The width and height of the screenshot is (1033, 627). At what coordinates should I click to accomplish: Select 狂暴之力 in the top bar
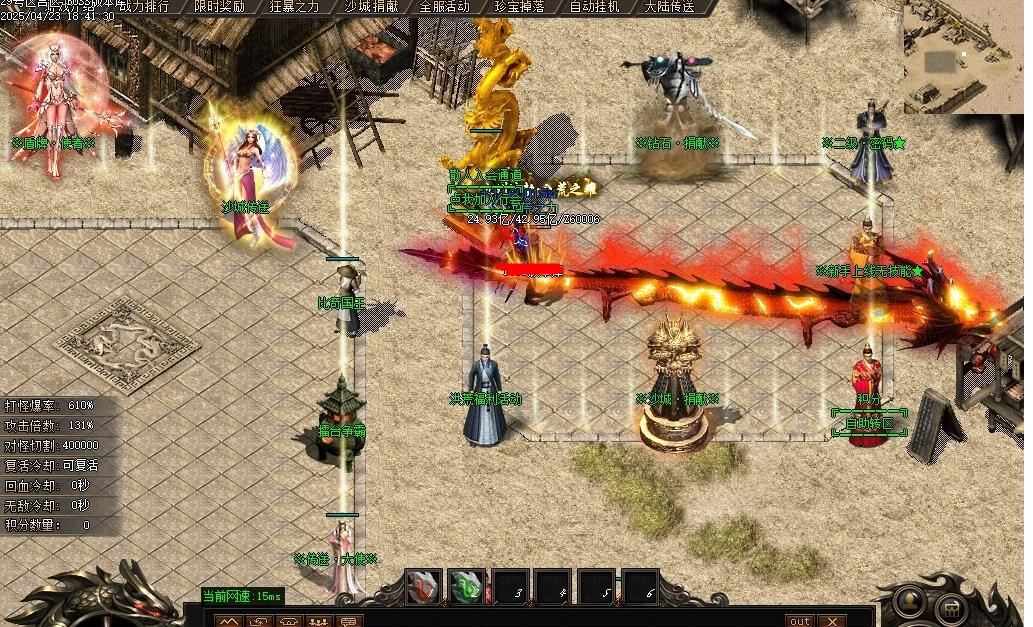[x=296, y=7]
